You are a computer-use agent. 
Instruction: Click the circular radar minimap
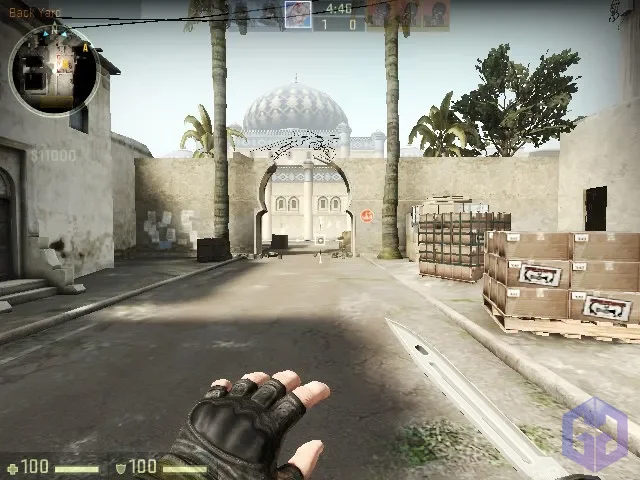pyautogui.click(x=53, y=70)
